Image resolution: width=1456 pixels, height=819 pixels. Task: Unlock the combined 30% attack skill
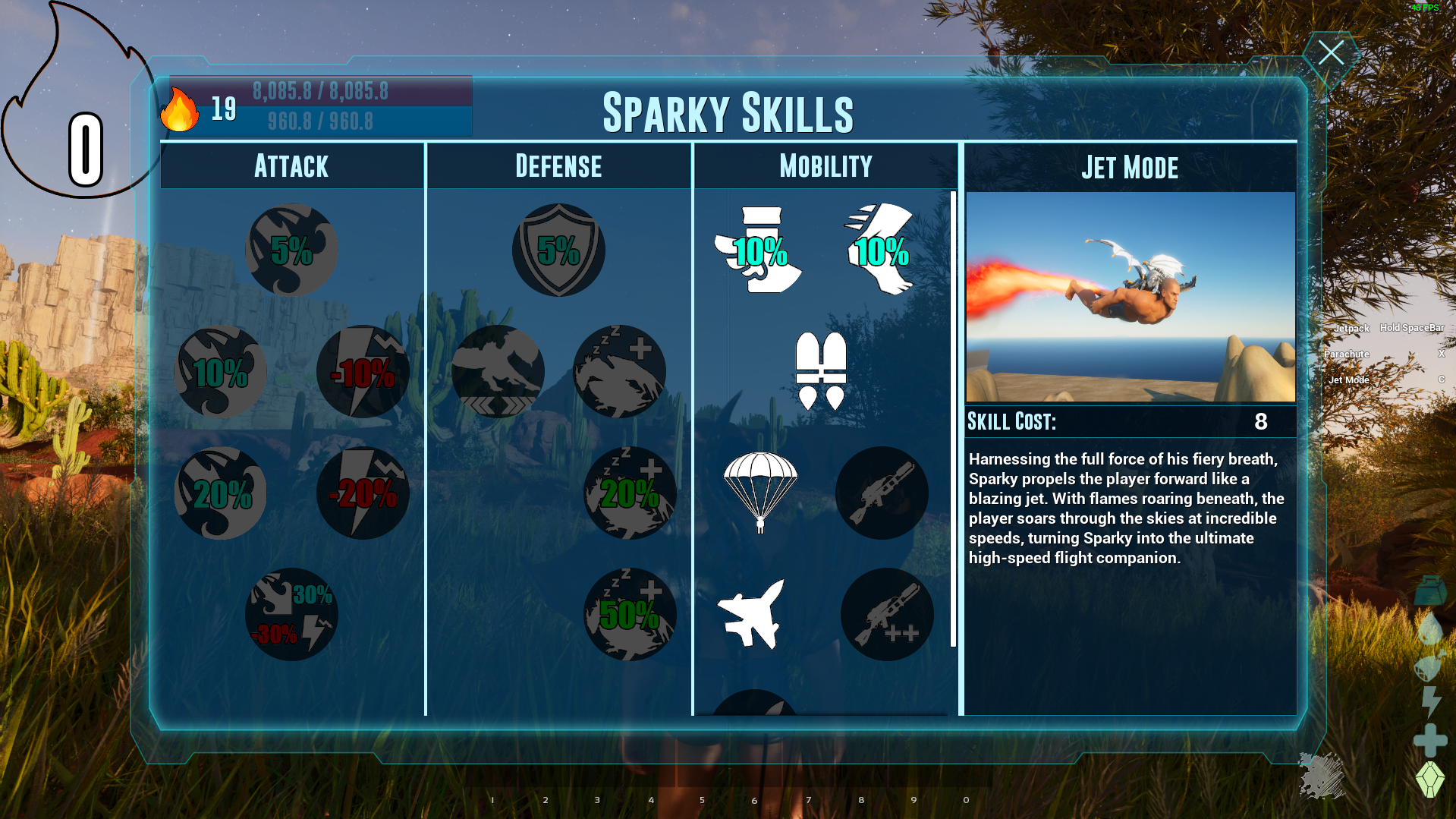coord(291,614)
